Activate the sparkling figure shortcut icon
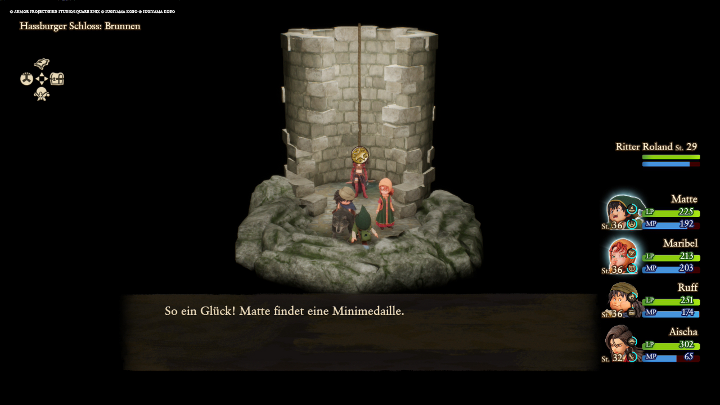 [x=42, y=94]
